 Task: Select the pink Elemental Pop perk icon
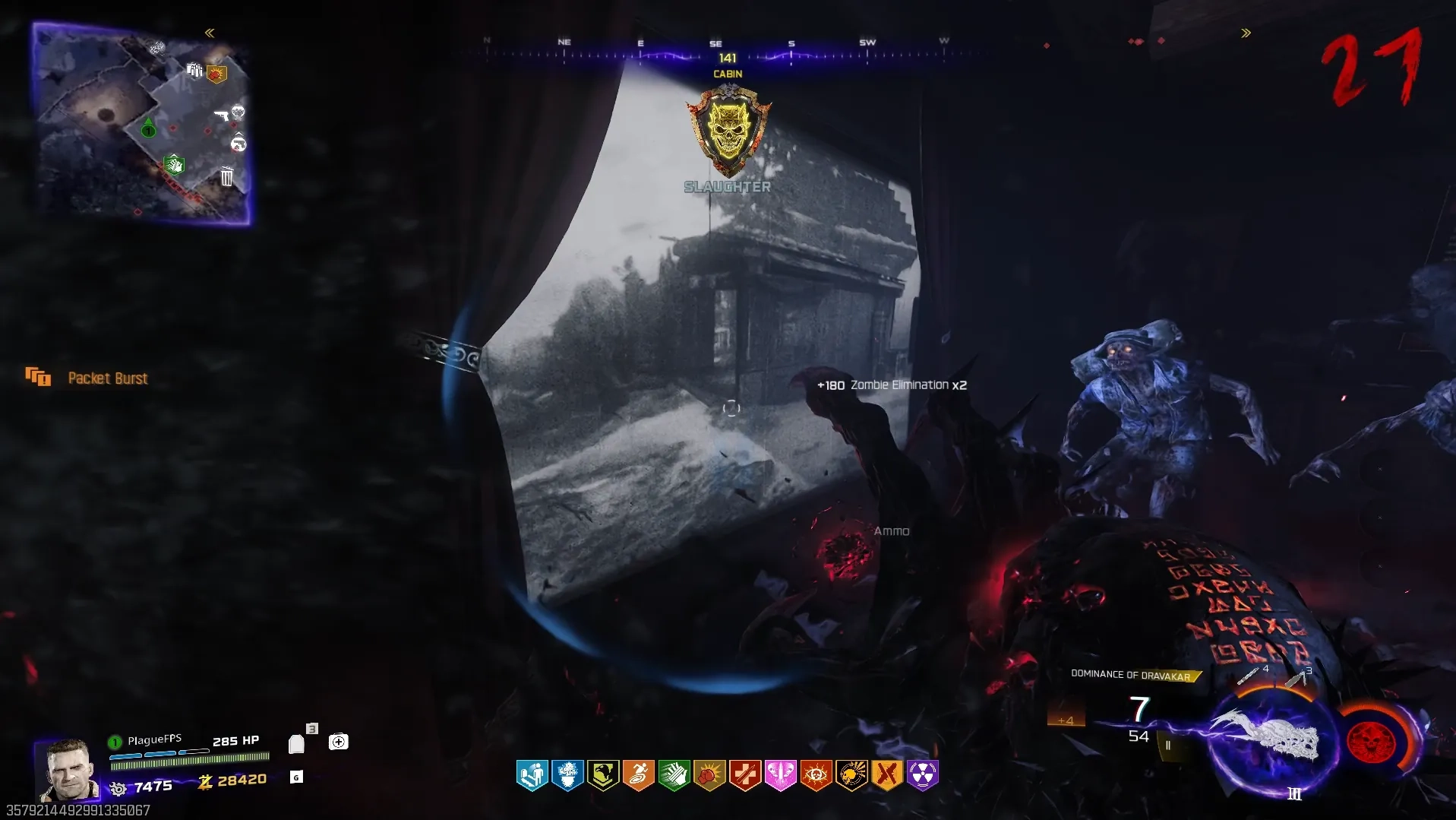click(x=780, y=775)
